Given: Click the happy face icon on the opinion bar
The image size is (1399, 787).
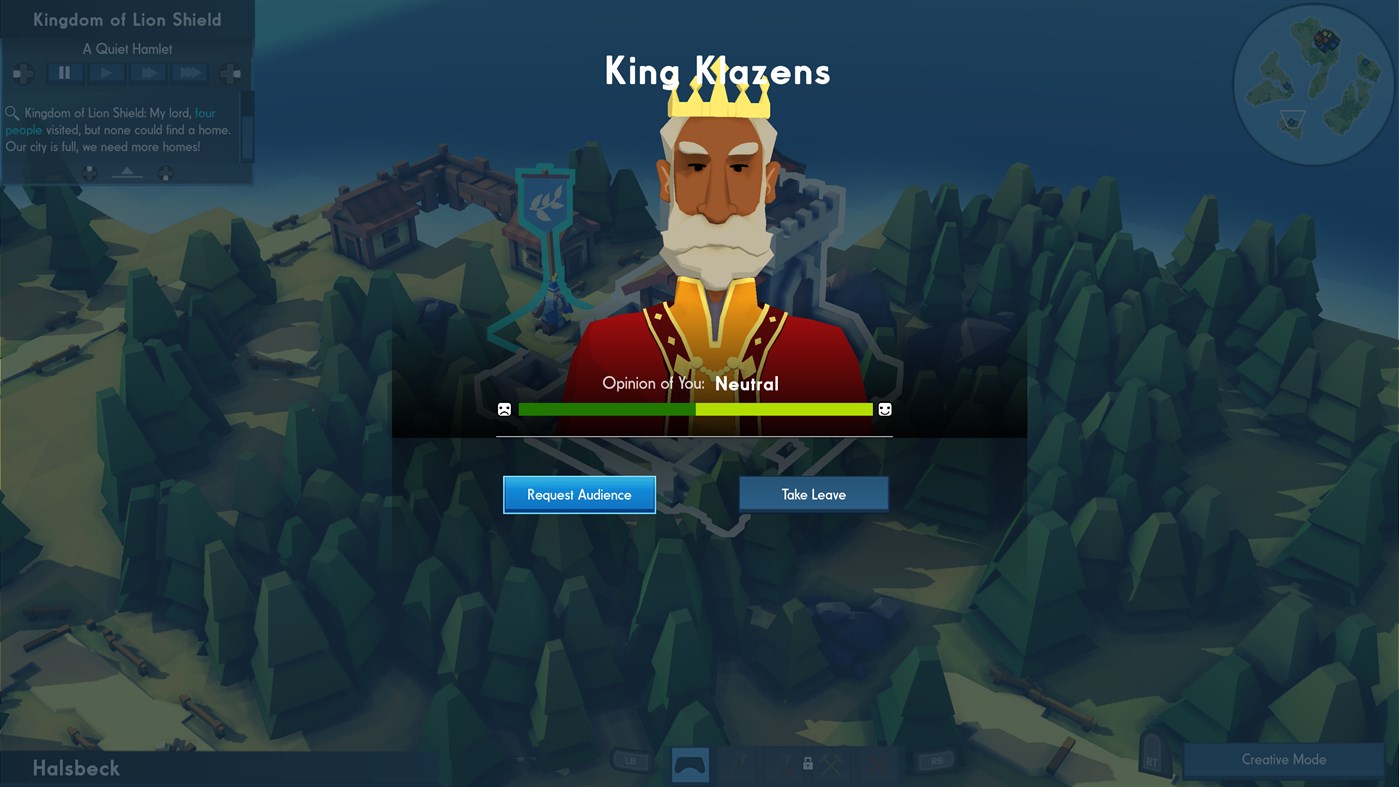Looking at the screenshot, I should coord(886,409).
